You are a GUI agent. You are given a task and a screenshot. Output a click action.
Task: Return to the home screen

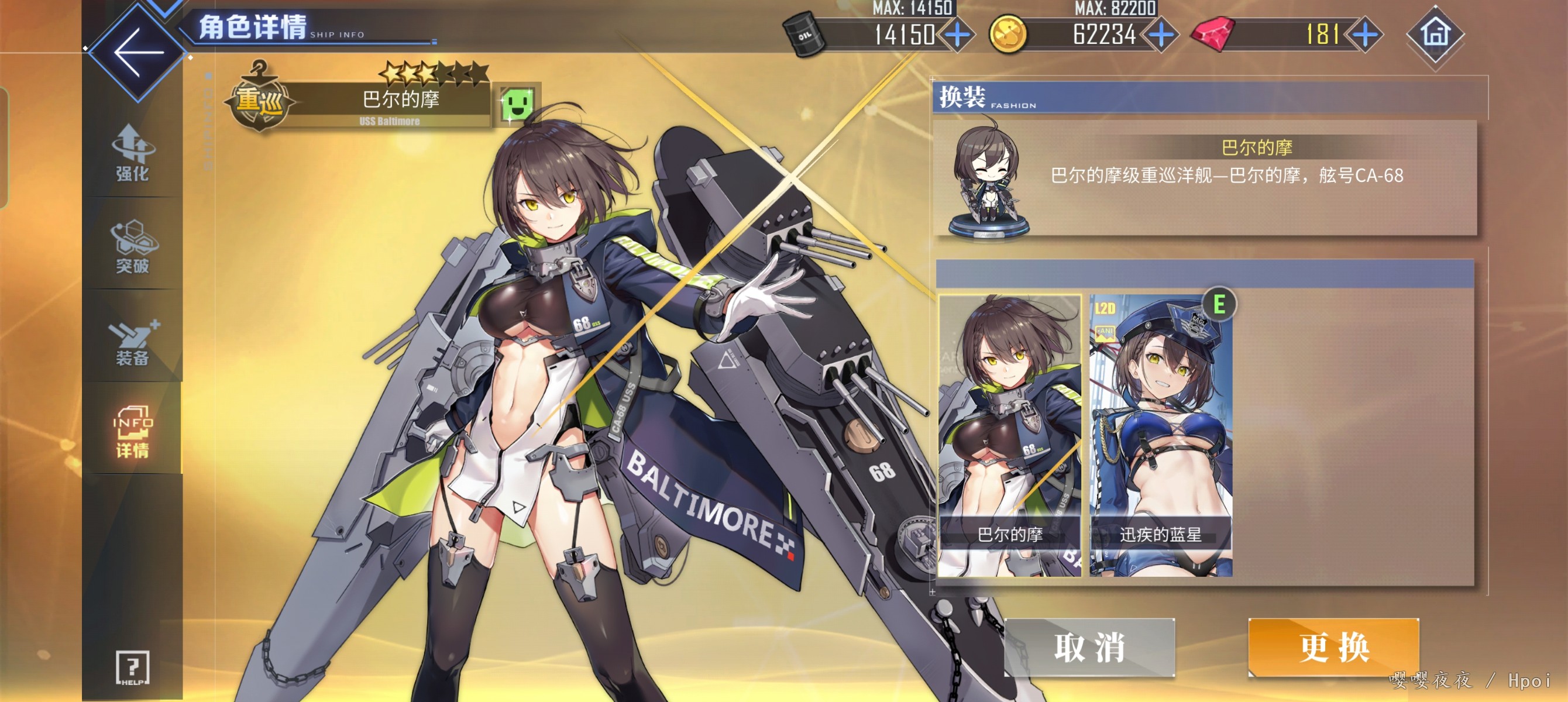click(x=1435, y=35)
